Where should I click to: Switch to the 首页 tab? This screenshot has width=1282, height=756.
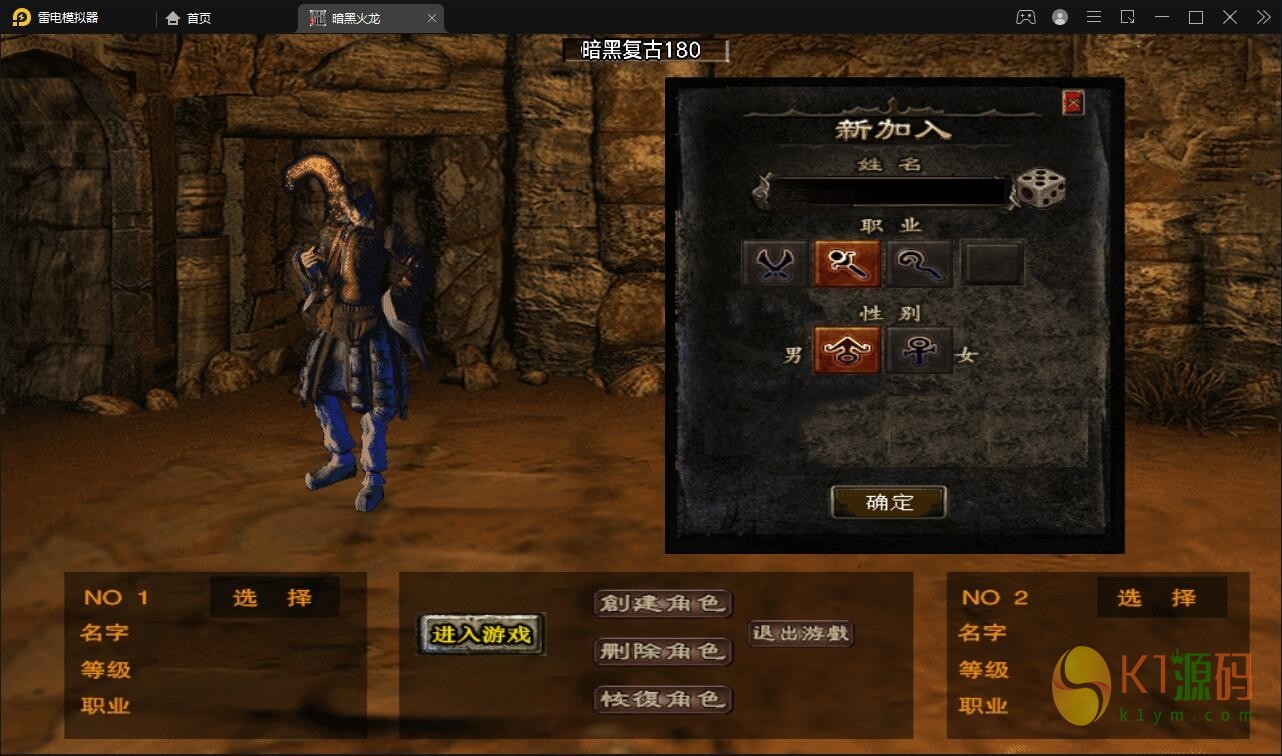pyautogui.click(x=189, y=17)
